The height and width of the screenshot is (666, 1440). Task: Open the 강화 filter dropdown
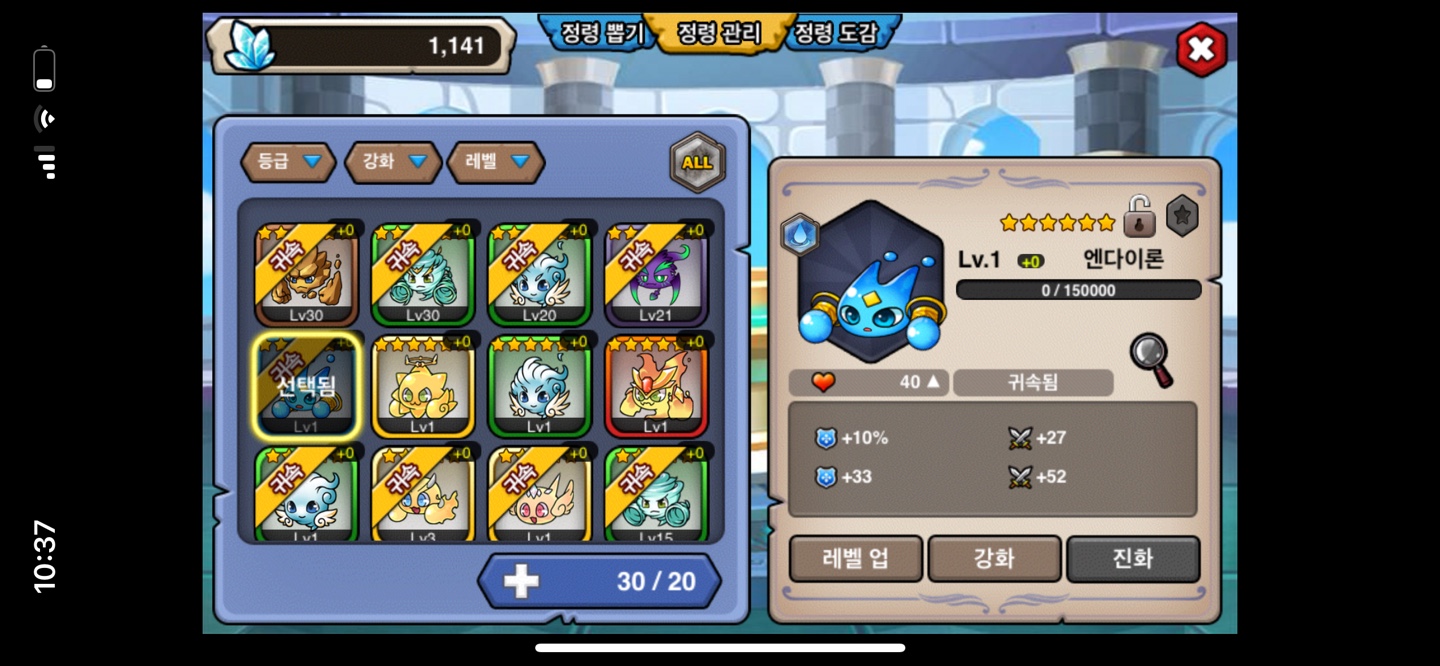point(393,161)
